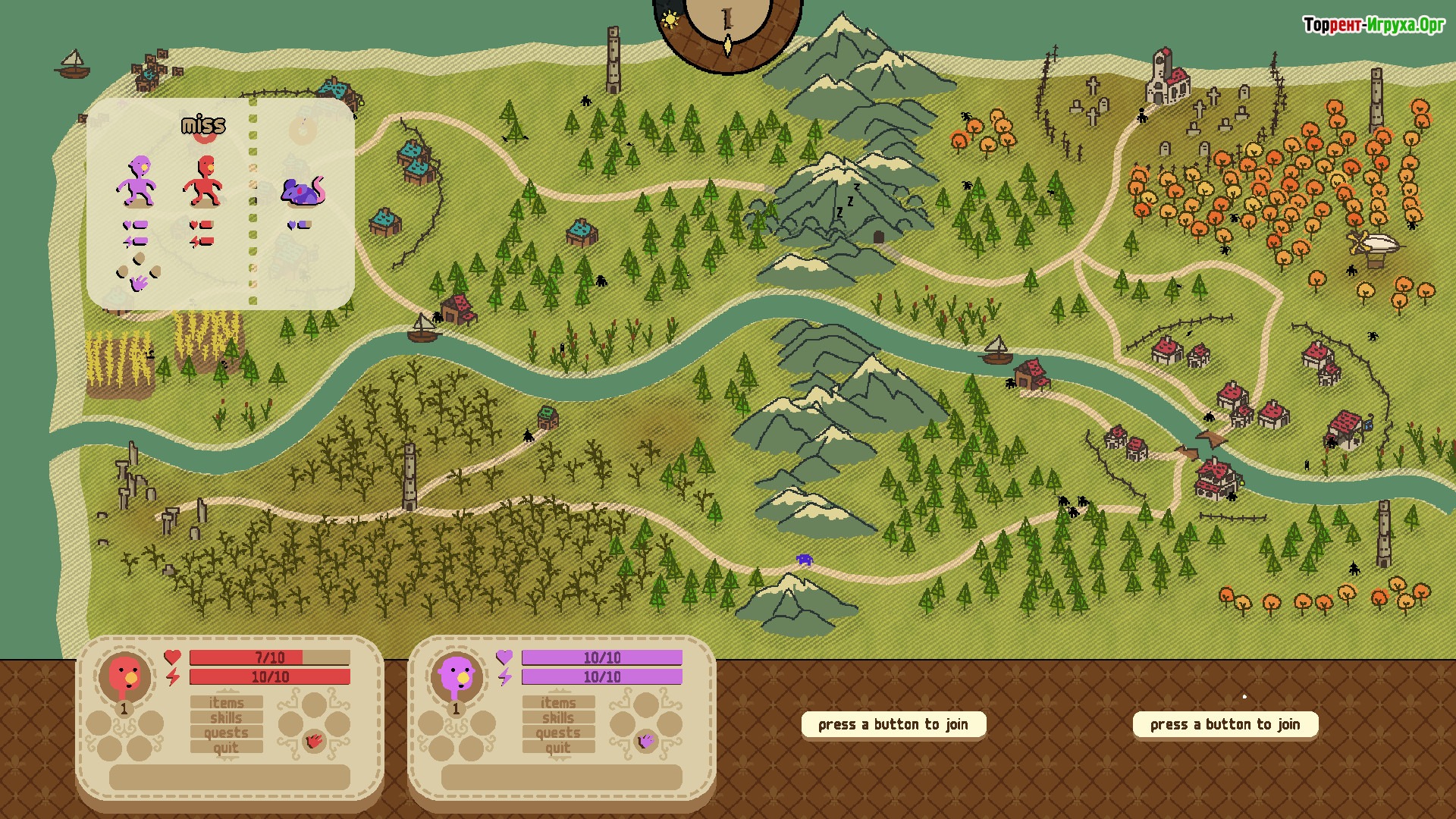1456x819 pixels.
Task: Select the purple character portrait
Action: [x=457, y=676]
